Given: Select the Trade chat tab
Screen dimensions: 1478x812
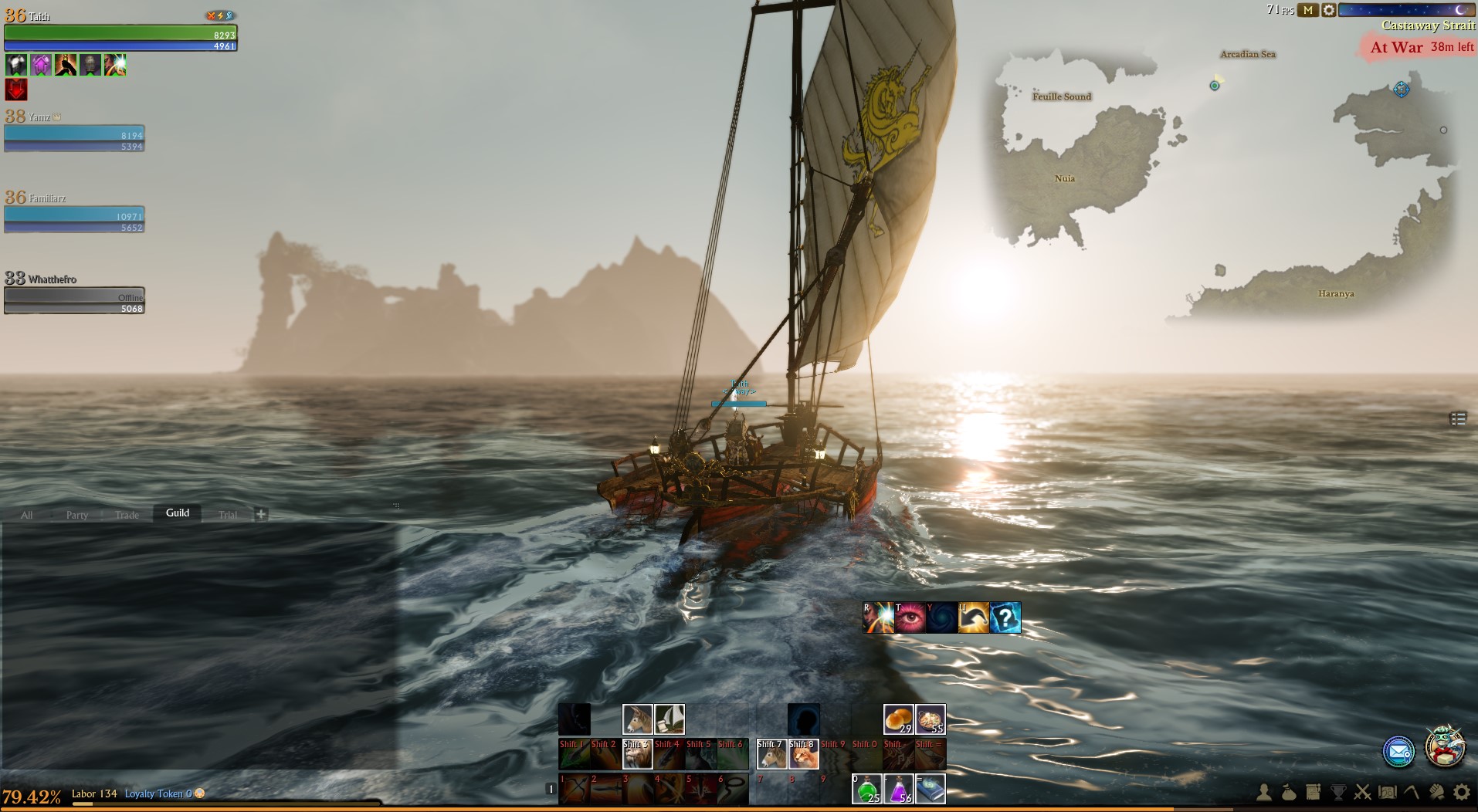Looking at the screenshot, I should pos(127,515).
